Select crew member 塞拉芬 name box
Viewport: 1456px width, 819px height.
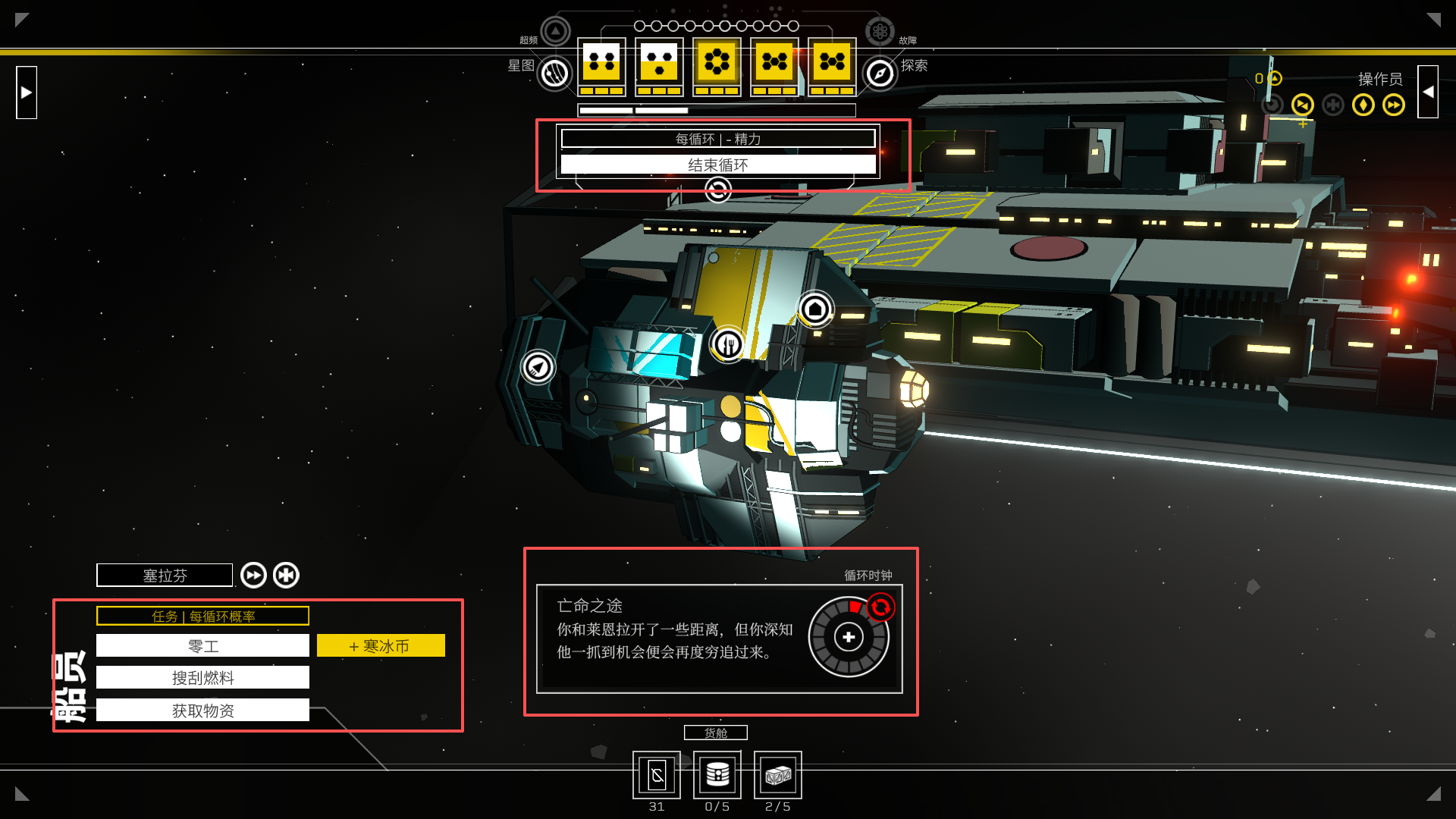click(165, 576)
